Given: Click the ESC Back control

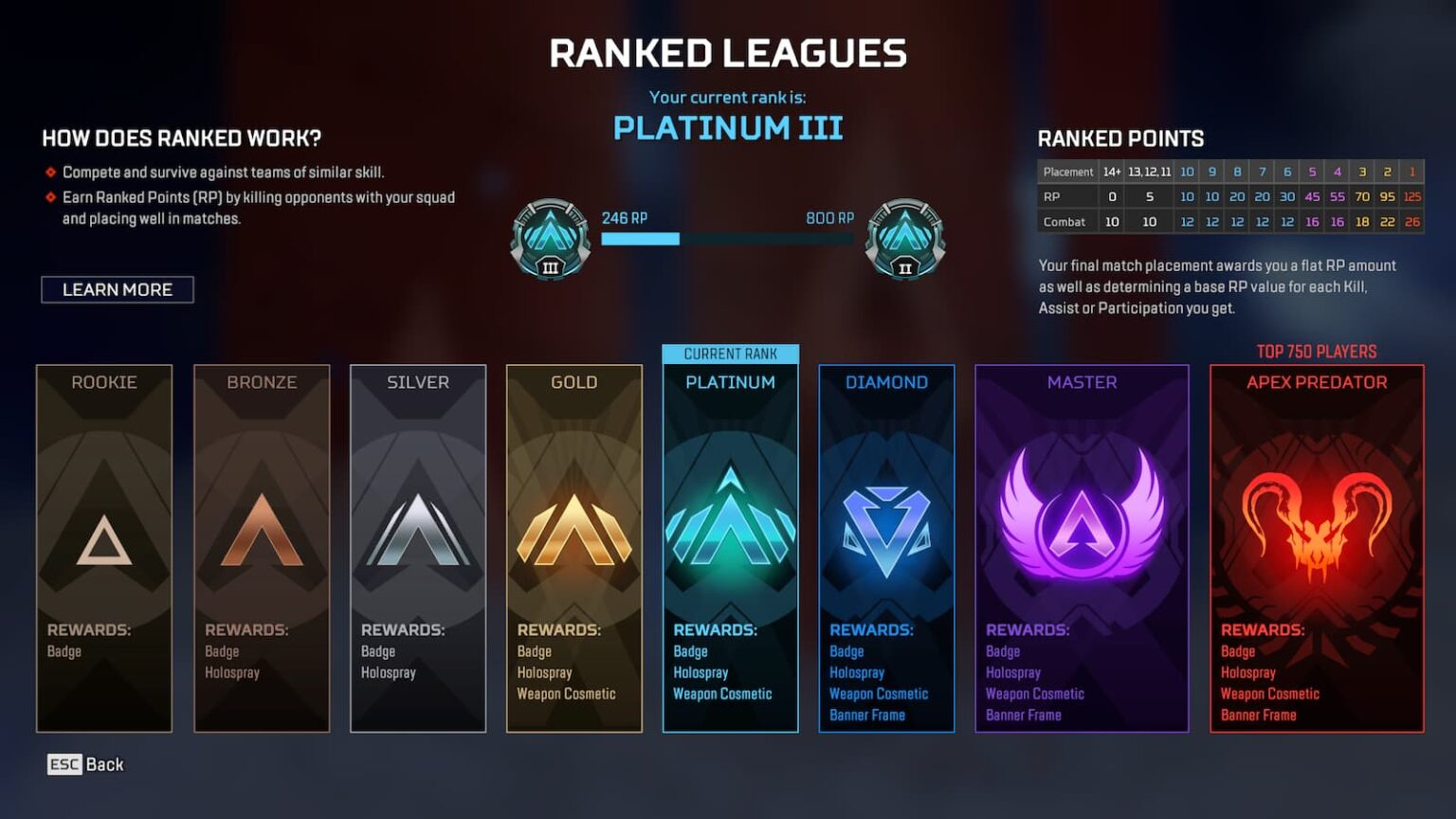Looking at the screenshot, I should (85, 764).
